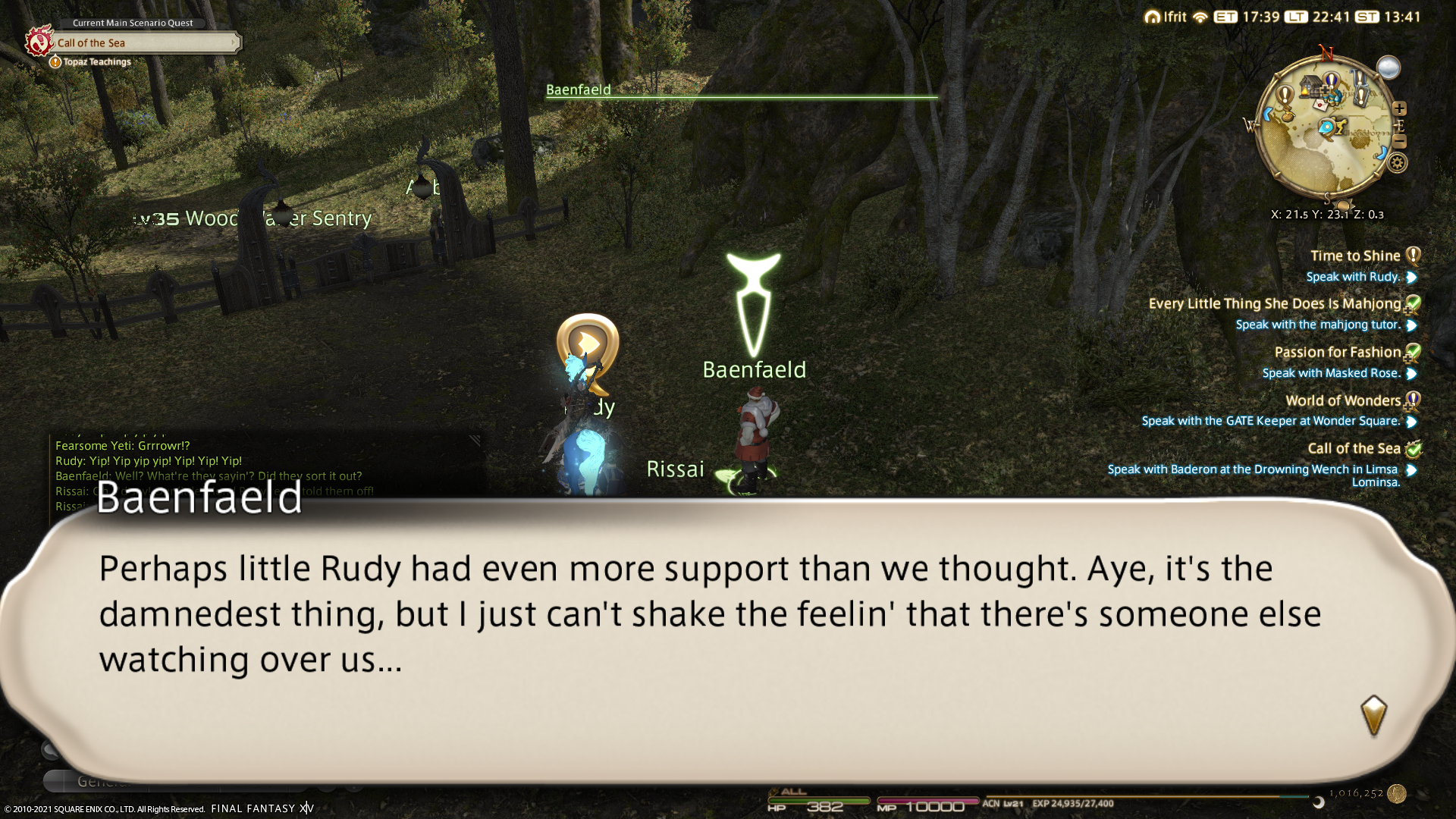
Task: Click the weather icon beside the minimap
Action: pyautogui.click(x=1389, y=68)
